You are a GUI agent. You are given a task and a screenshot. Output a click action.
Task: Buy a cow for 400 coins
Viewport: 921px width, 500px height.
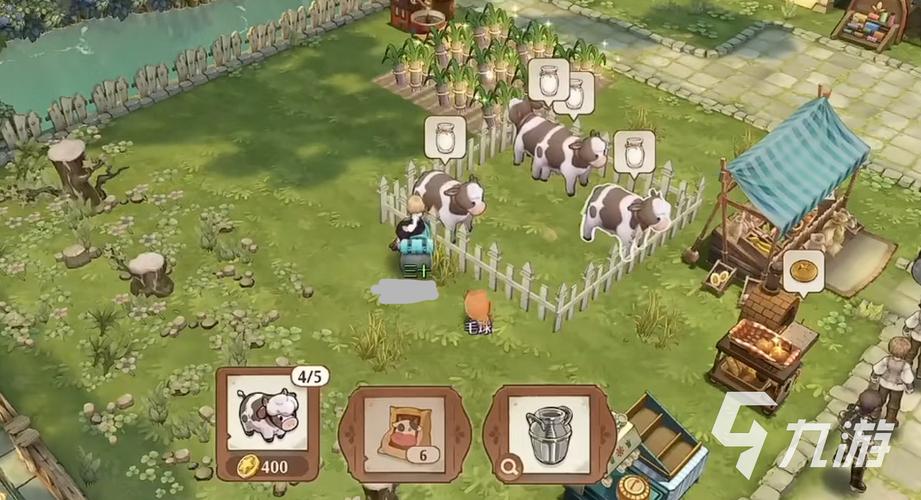pyautogui.click(x=267, y=423)
